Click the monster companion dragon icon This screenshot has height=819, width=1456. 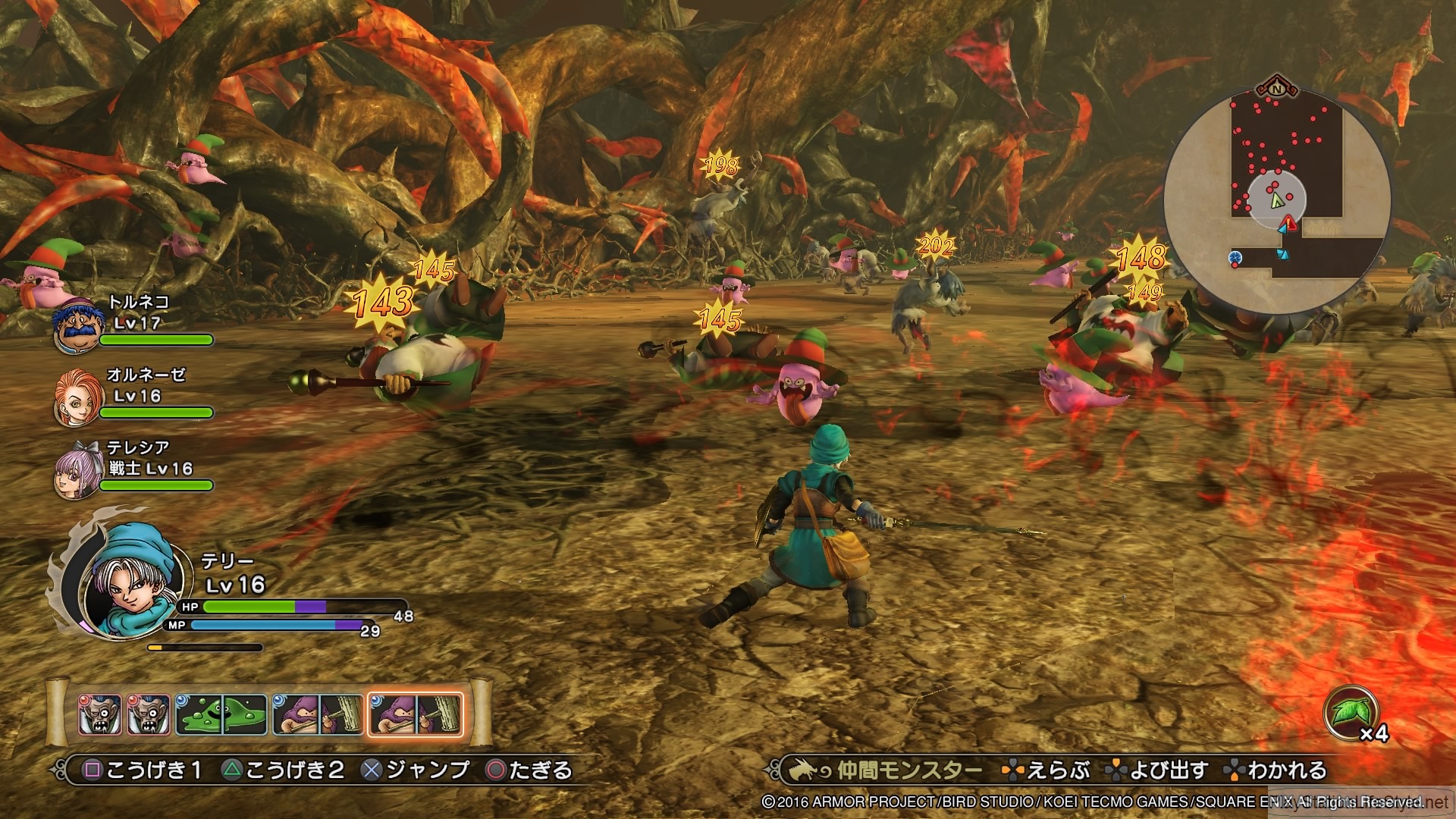point(806,768)
